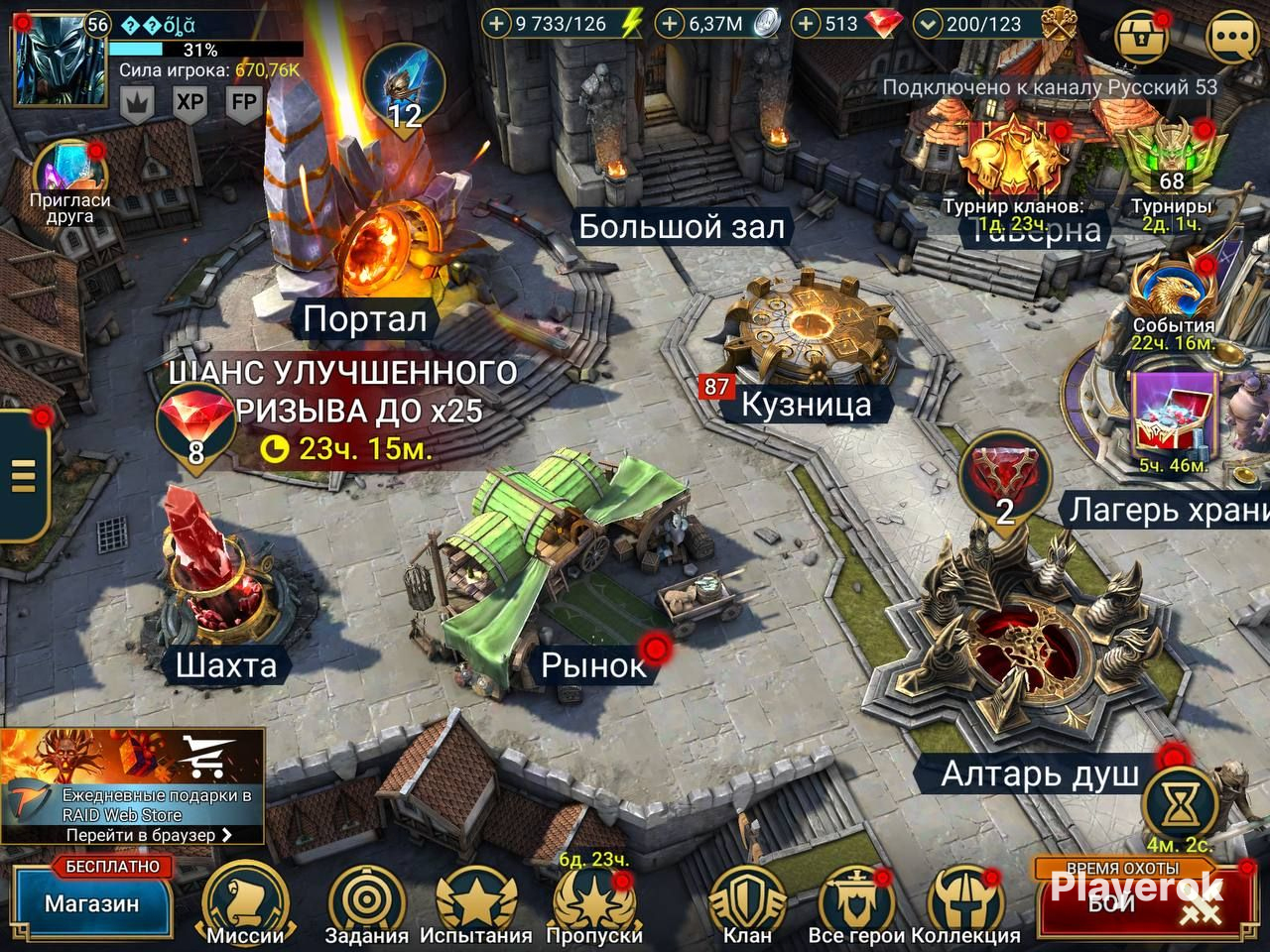Open the chat speech bubble icon
This screenshot has width=1270, height=952.
tap(1232, 38)
